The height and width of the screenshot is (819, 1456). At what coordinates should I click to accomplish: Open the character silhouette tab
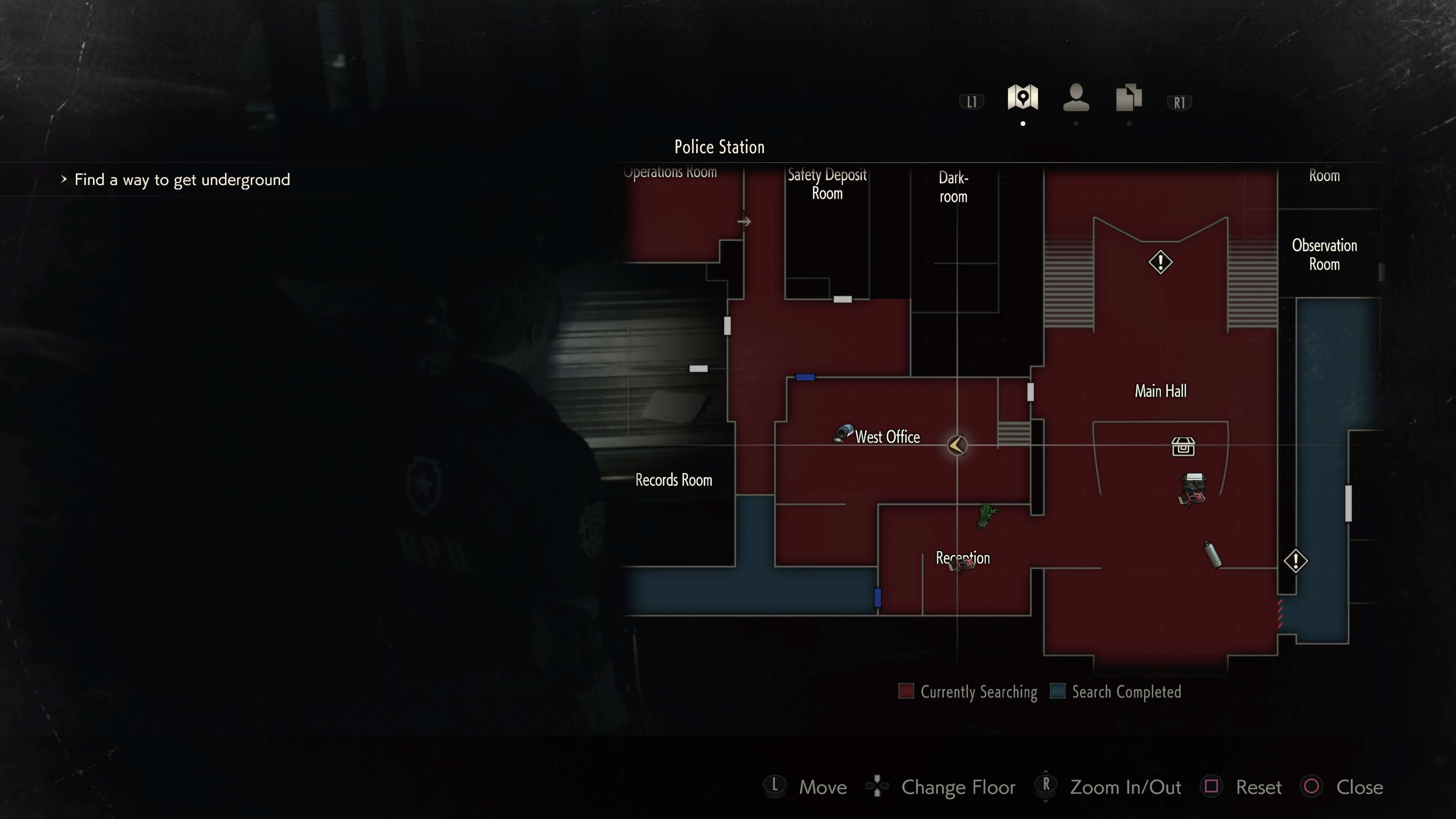[x=1076, y=98]
